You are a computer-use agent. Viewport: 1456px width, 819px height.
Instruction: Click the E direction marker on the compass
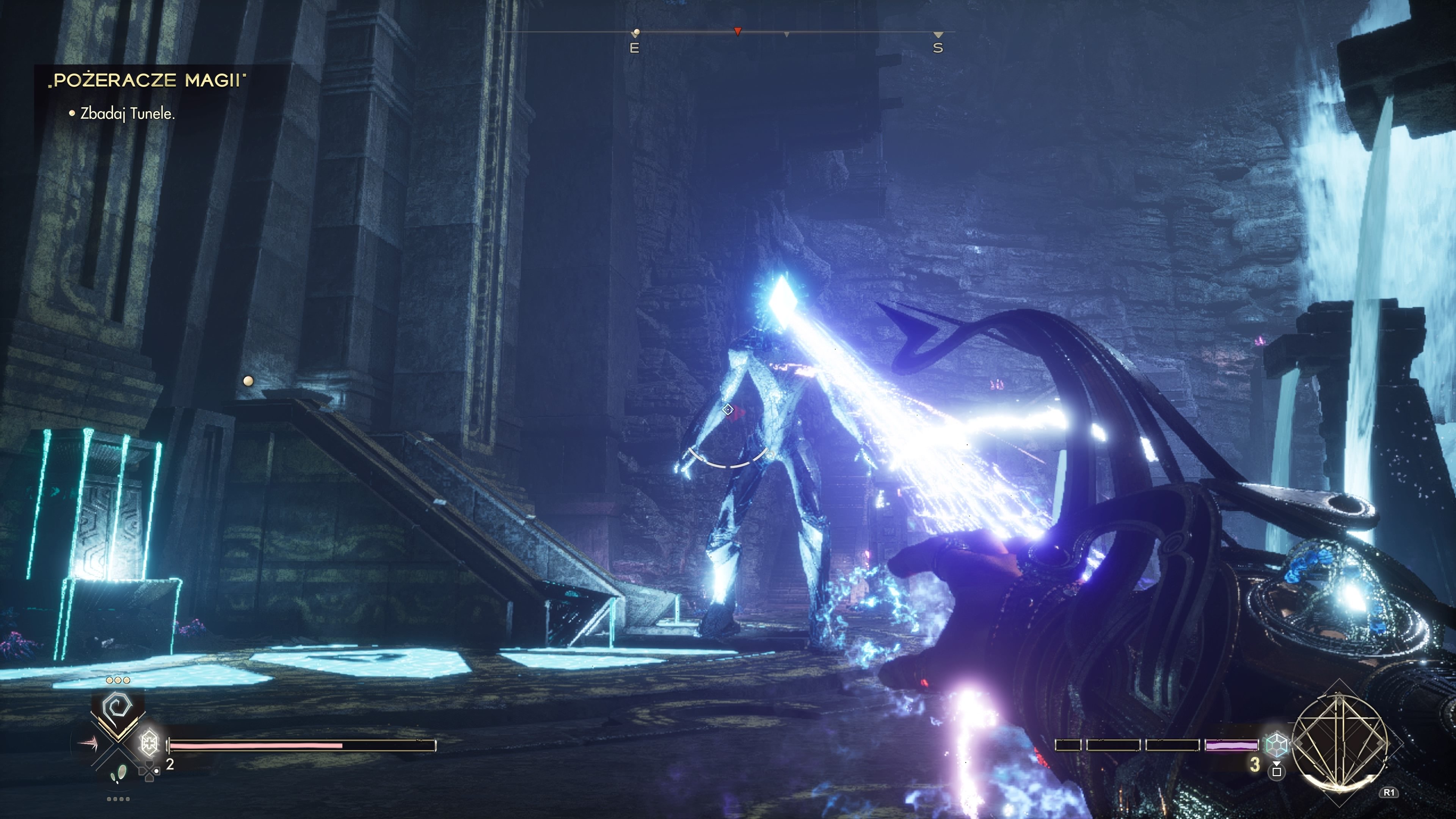click(x=635, y=48)
